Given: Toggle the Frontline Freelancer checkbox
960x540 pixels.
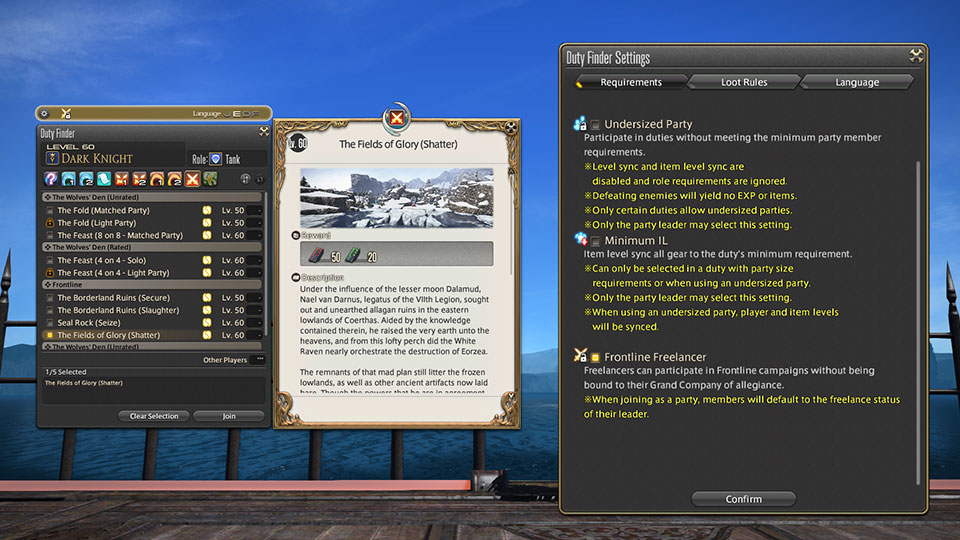Looking at the screenshot, I should [x=595, y=357].
